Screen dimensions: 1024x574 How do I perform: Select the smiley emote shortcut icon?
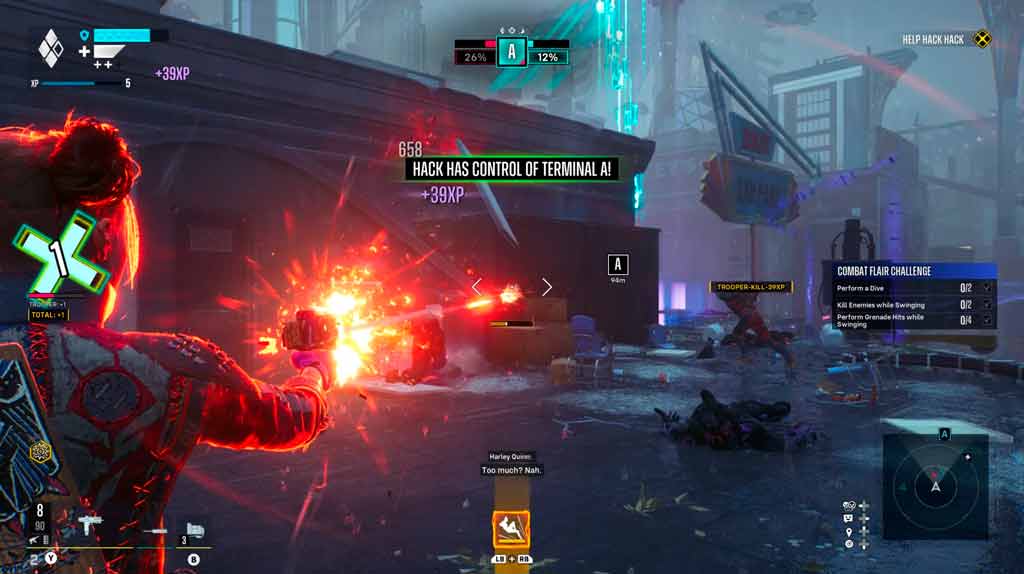click(x=849, y=518)
